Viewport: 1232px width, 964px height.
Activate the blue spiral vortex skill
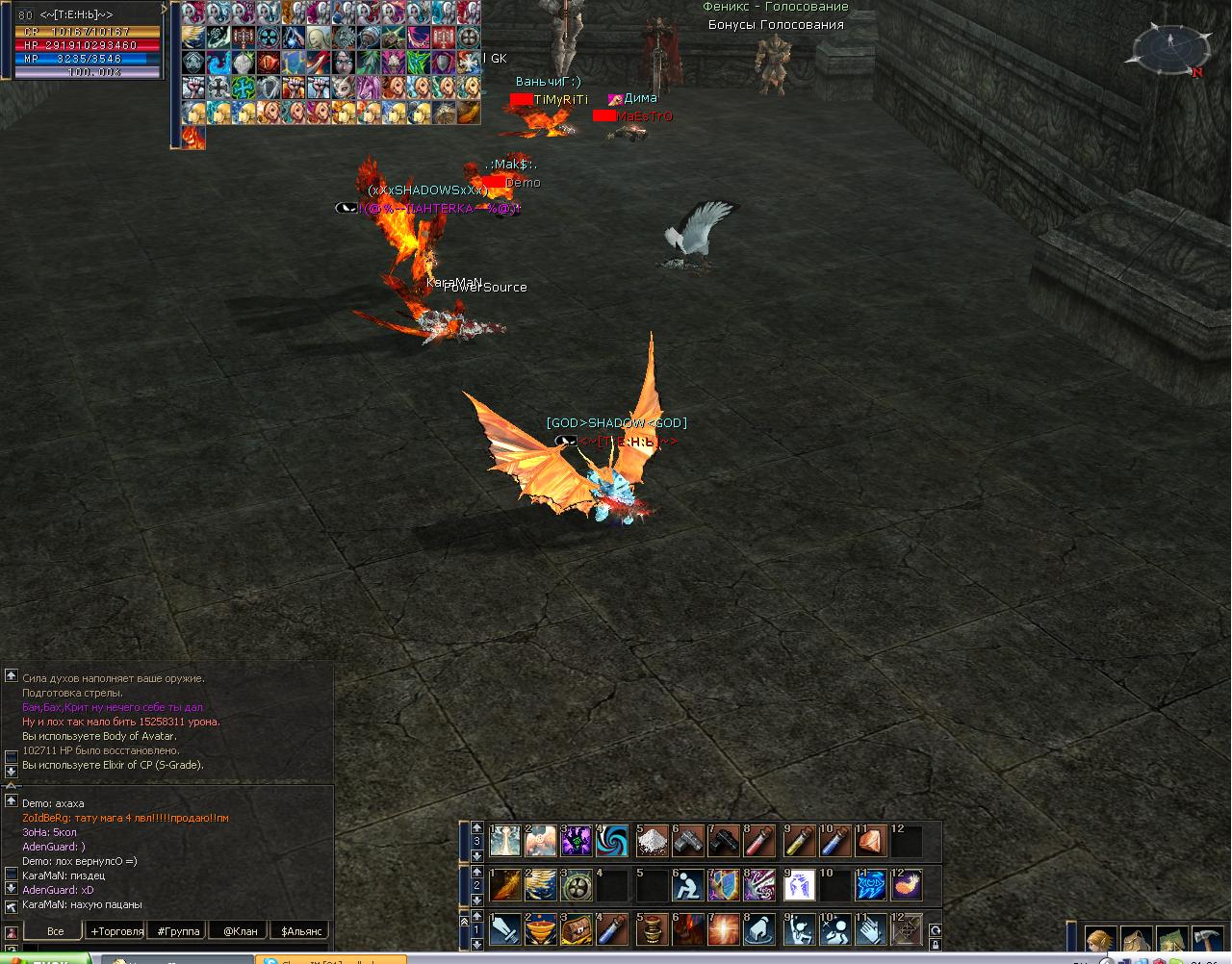(x=614, y=842)
